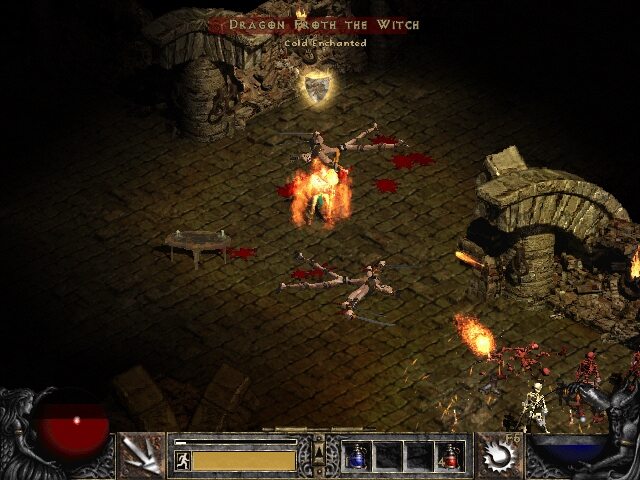Select the left-click multiple arrow skill
The image size is (640, 480).
click(140, 456)
